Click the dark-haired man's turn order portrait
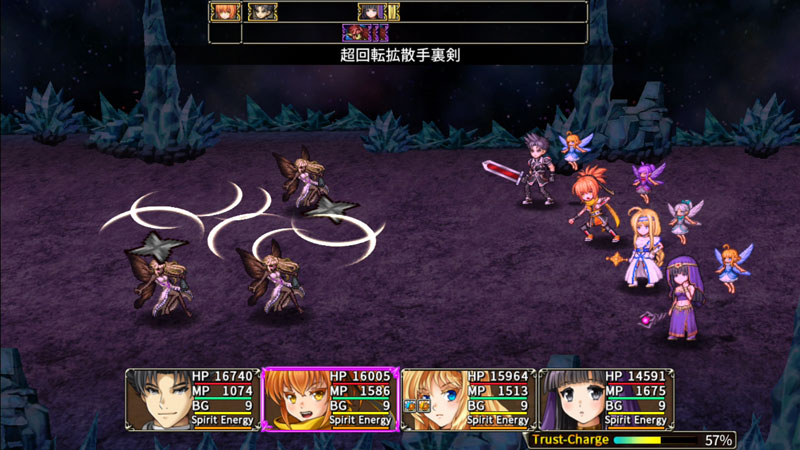 coord(262,12)
